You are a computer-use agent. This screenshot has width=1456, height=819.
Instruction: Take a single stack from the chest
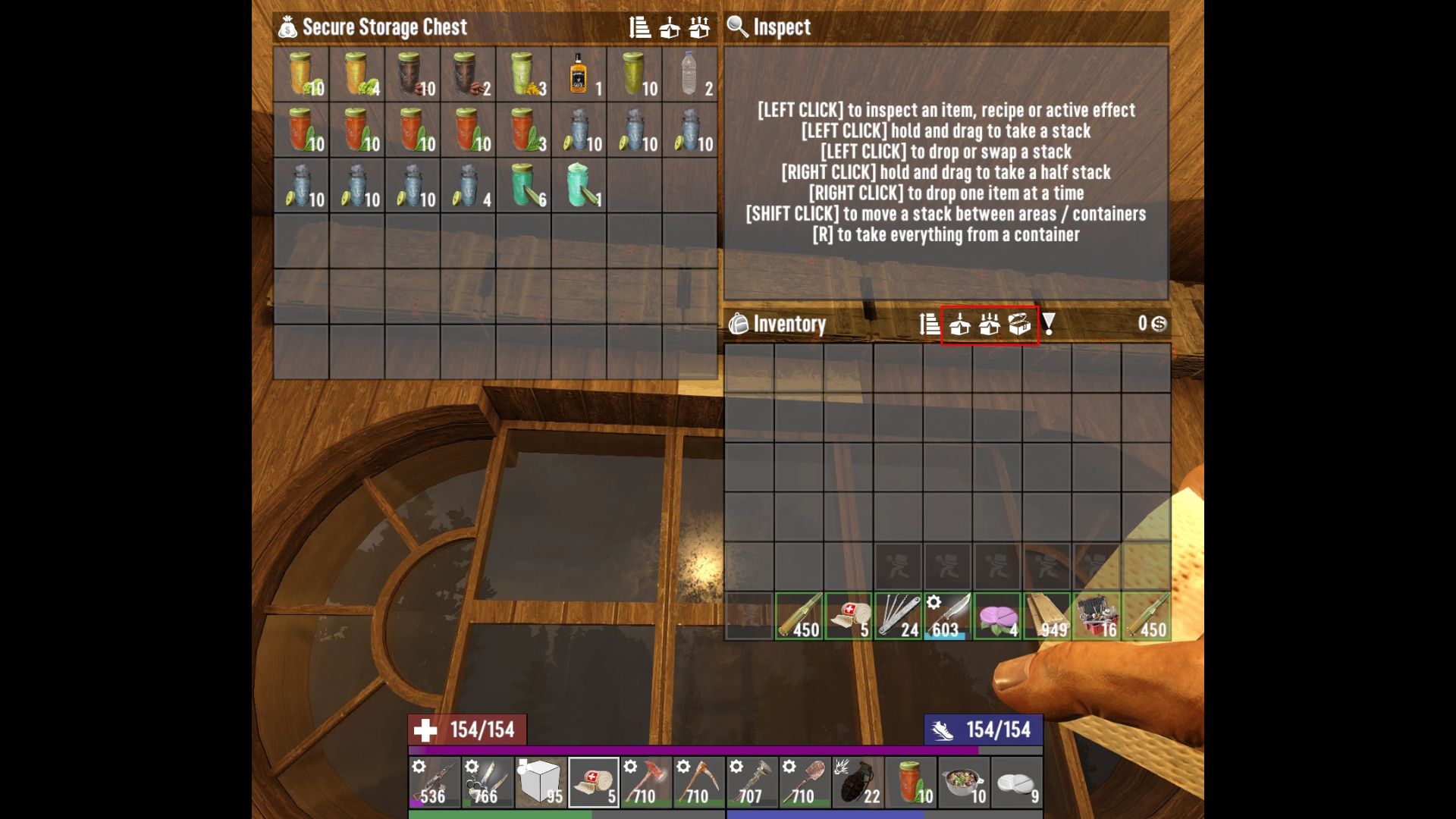click(x=670, y=28)
